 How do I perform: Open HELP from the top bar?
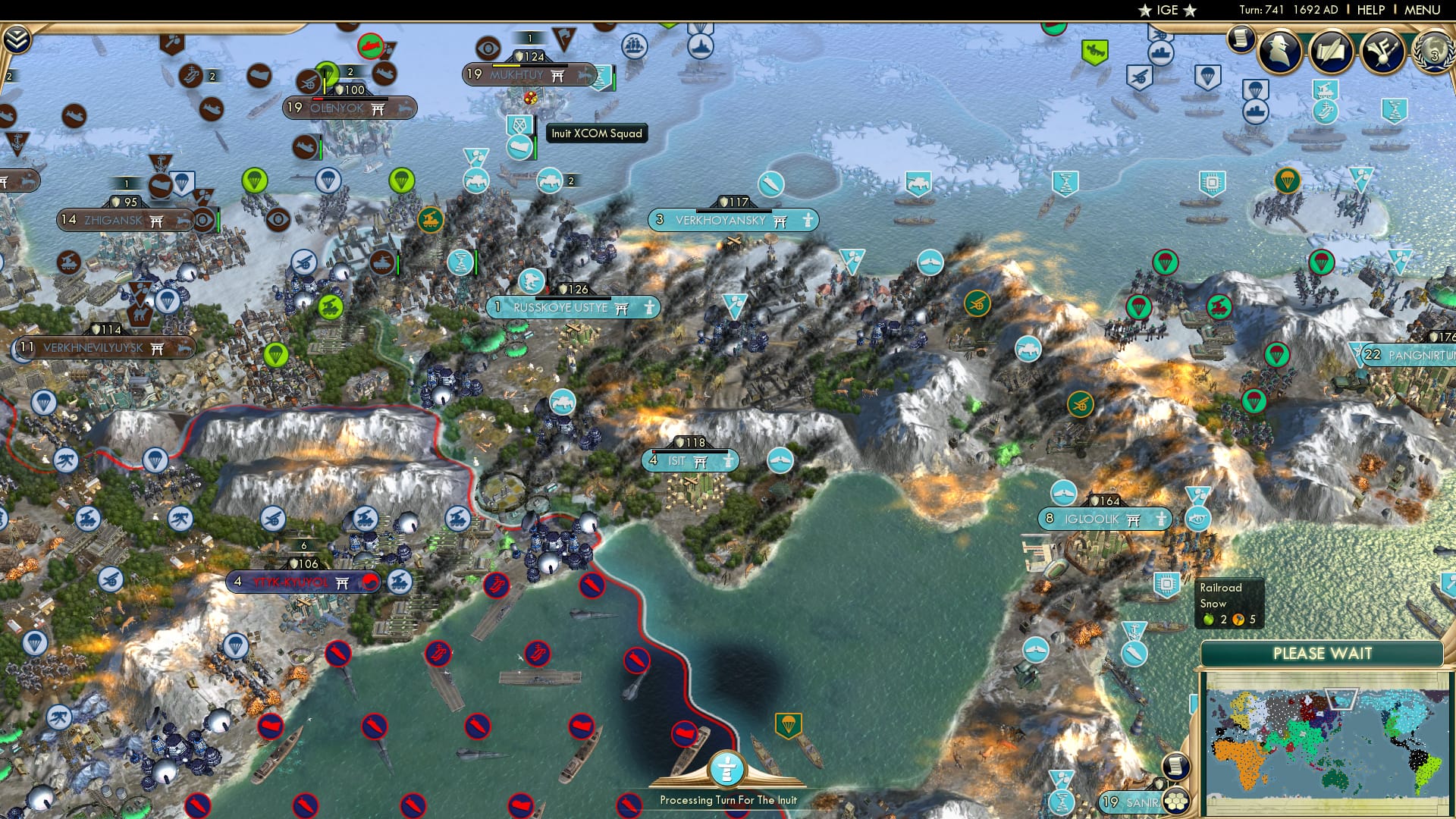click(x=1371, y=10)
